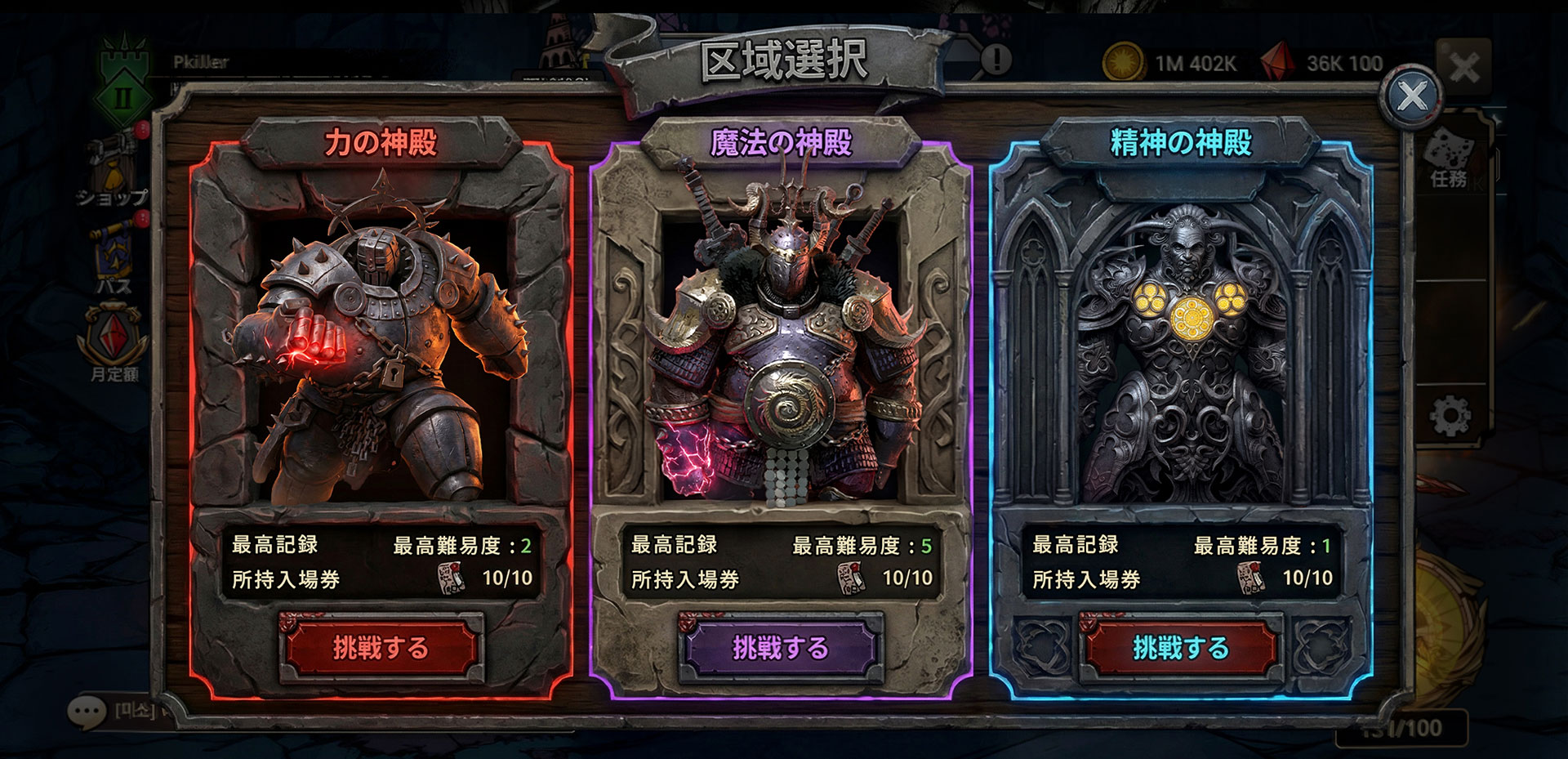Click the exclamation mark info icon
Viewport: 1568px width, 759px height.
995,59
